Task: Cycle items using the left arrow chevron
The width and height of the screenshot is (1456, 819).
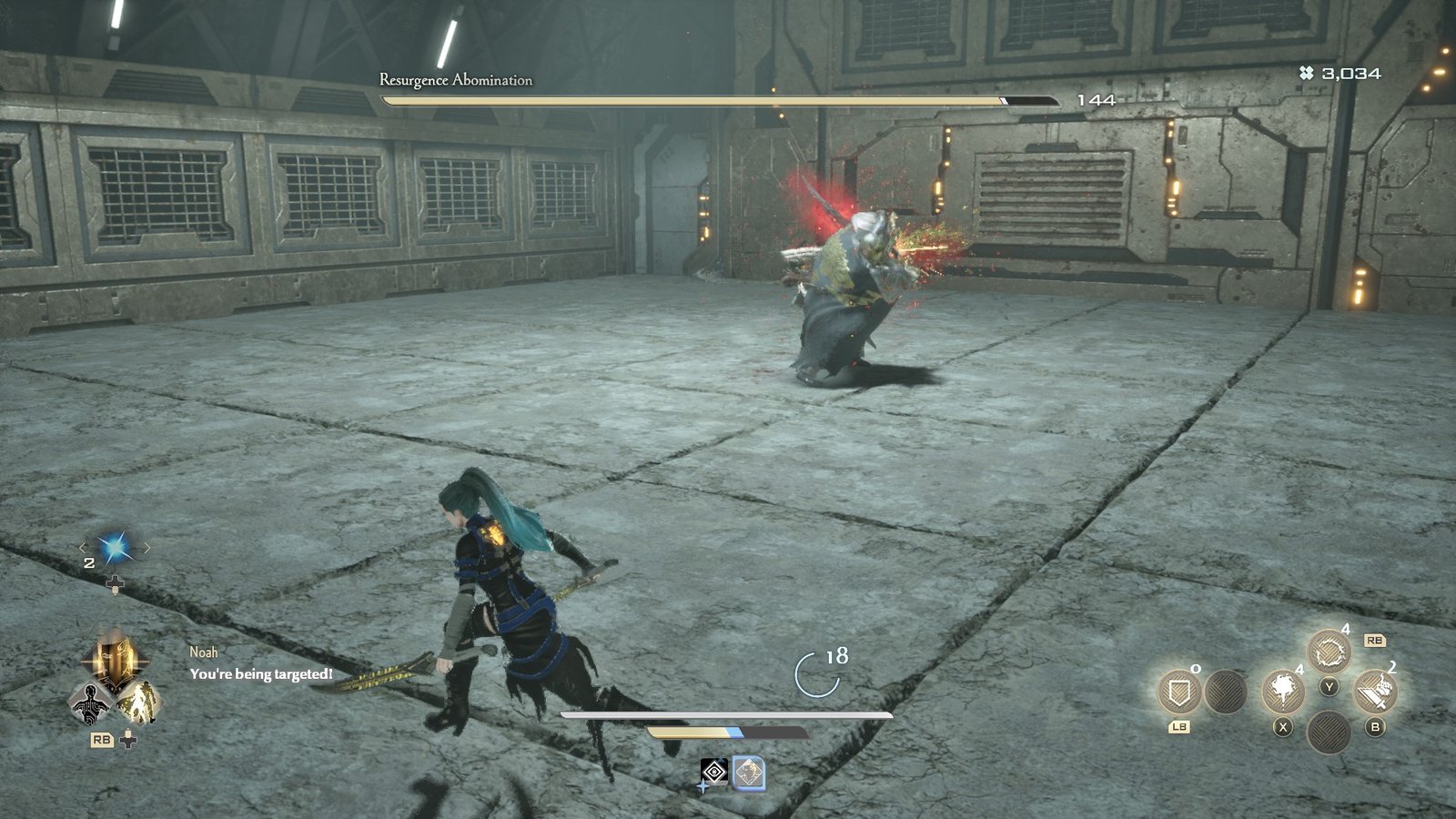Action: (x=85, y=548)
